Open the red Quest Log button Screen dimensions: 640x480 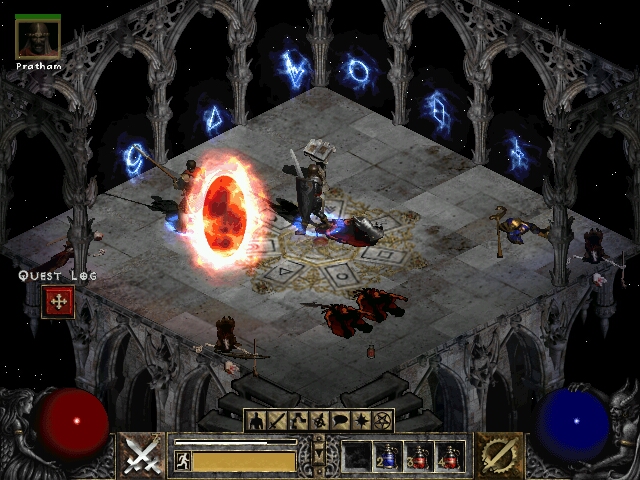click(57, 301)
